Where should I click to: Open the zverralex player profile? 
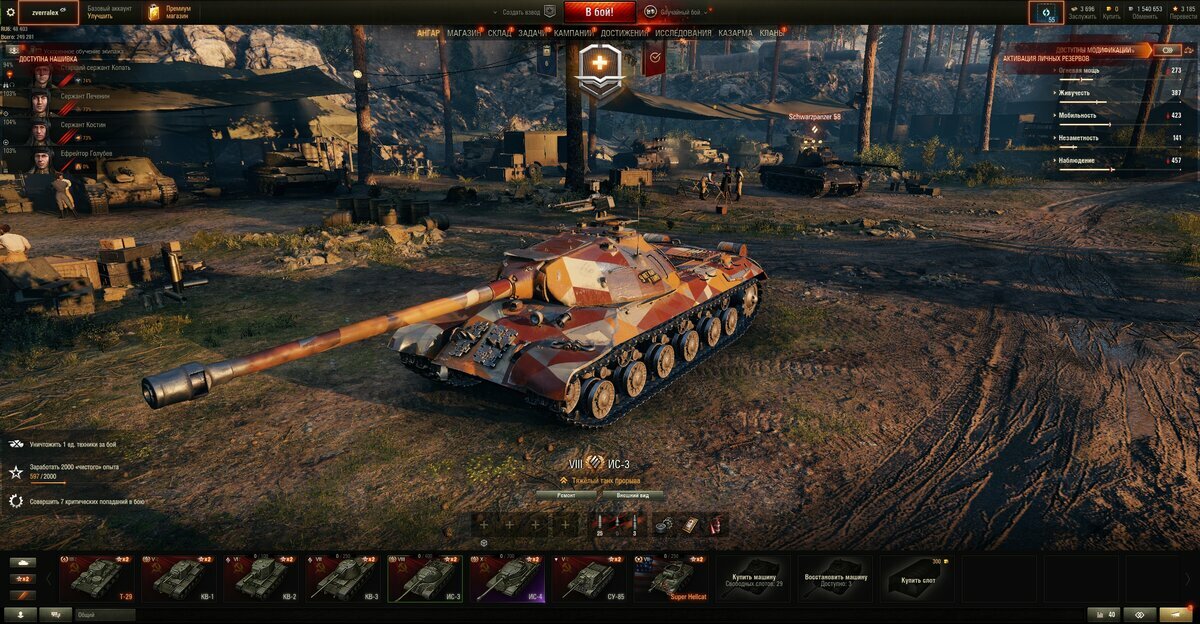coord(48,12)
